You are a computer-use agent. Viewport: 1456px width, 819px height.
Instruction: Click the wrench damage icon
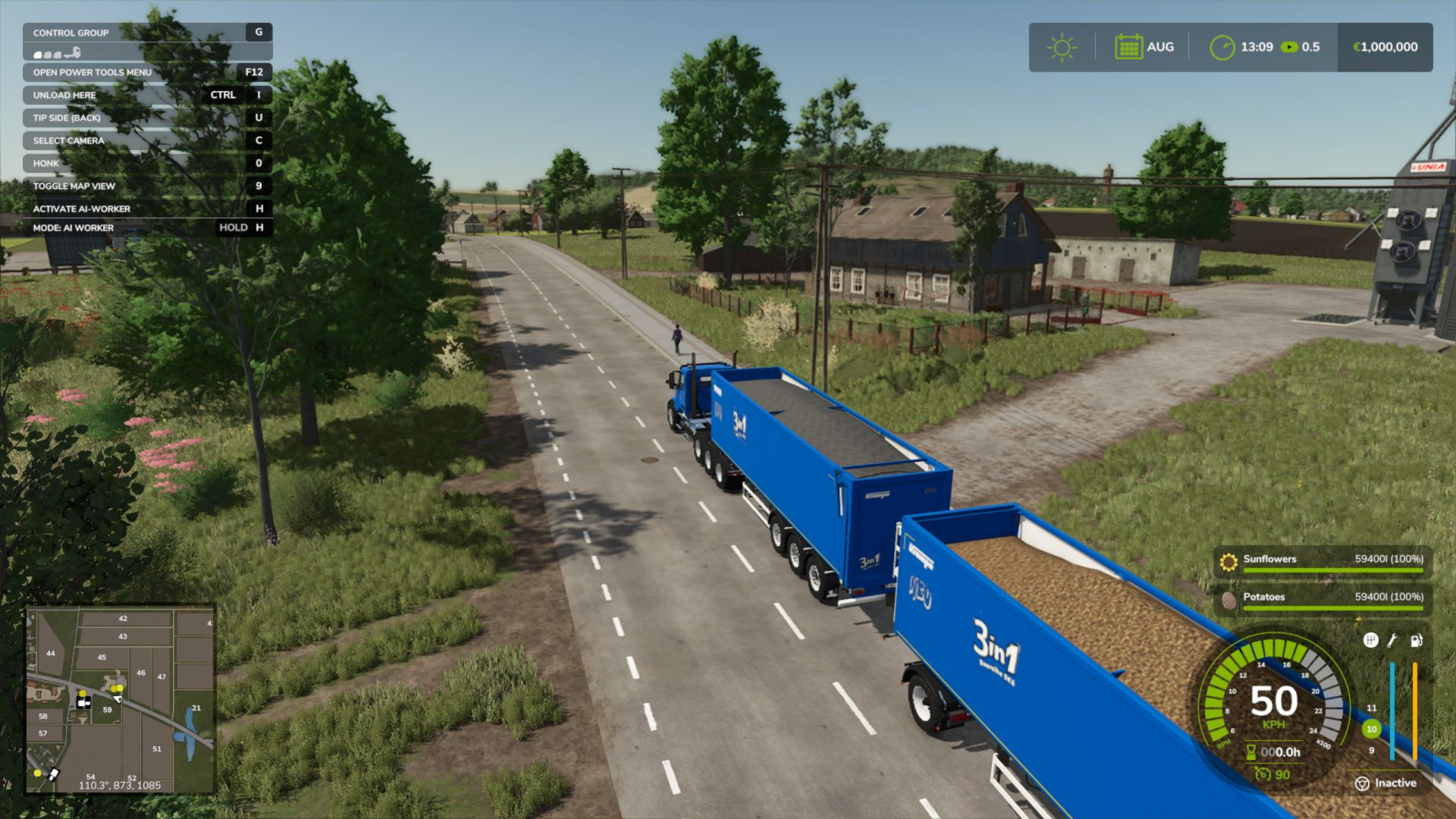point(1392,641)
